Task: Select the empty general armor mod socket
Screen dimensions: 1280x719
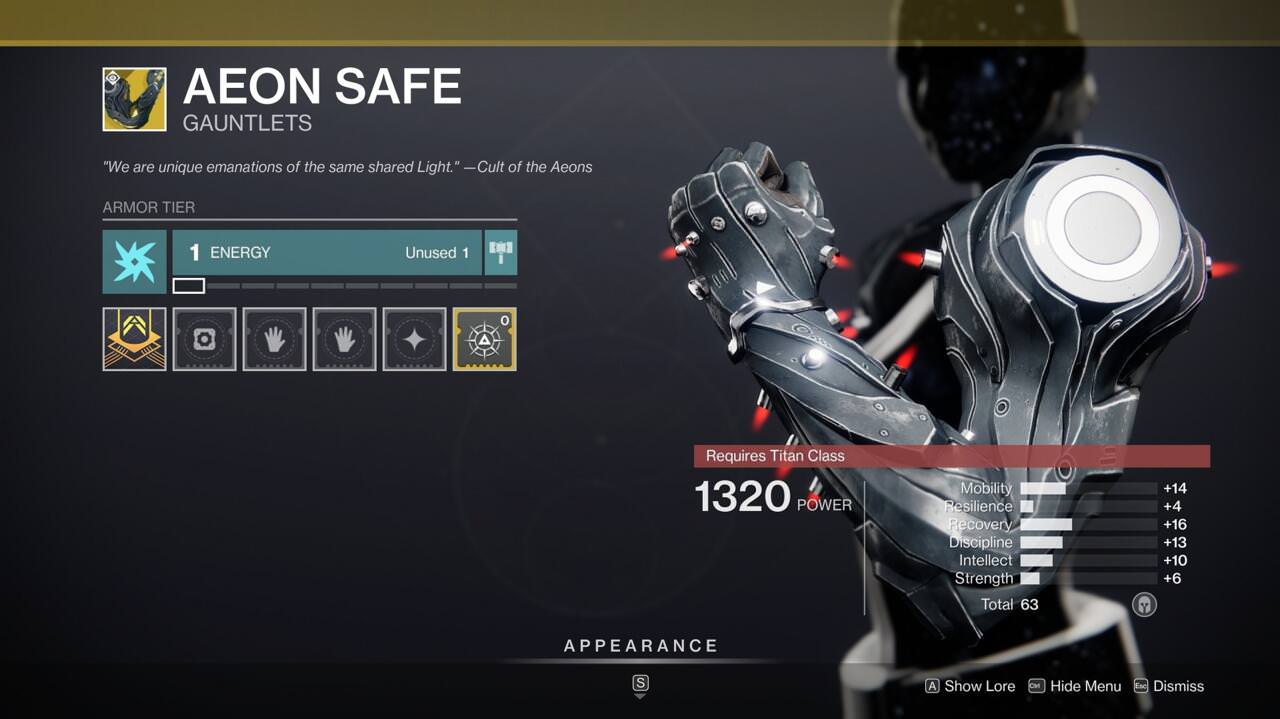Action: pyautogui.click(x=204, y=339)
